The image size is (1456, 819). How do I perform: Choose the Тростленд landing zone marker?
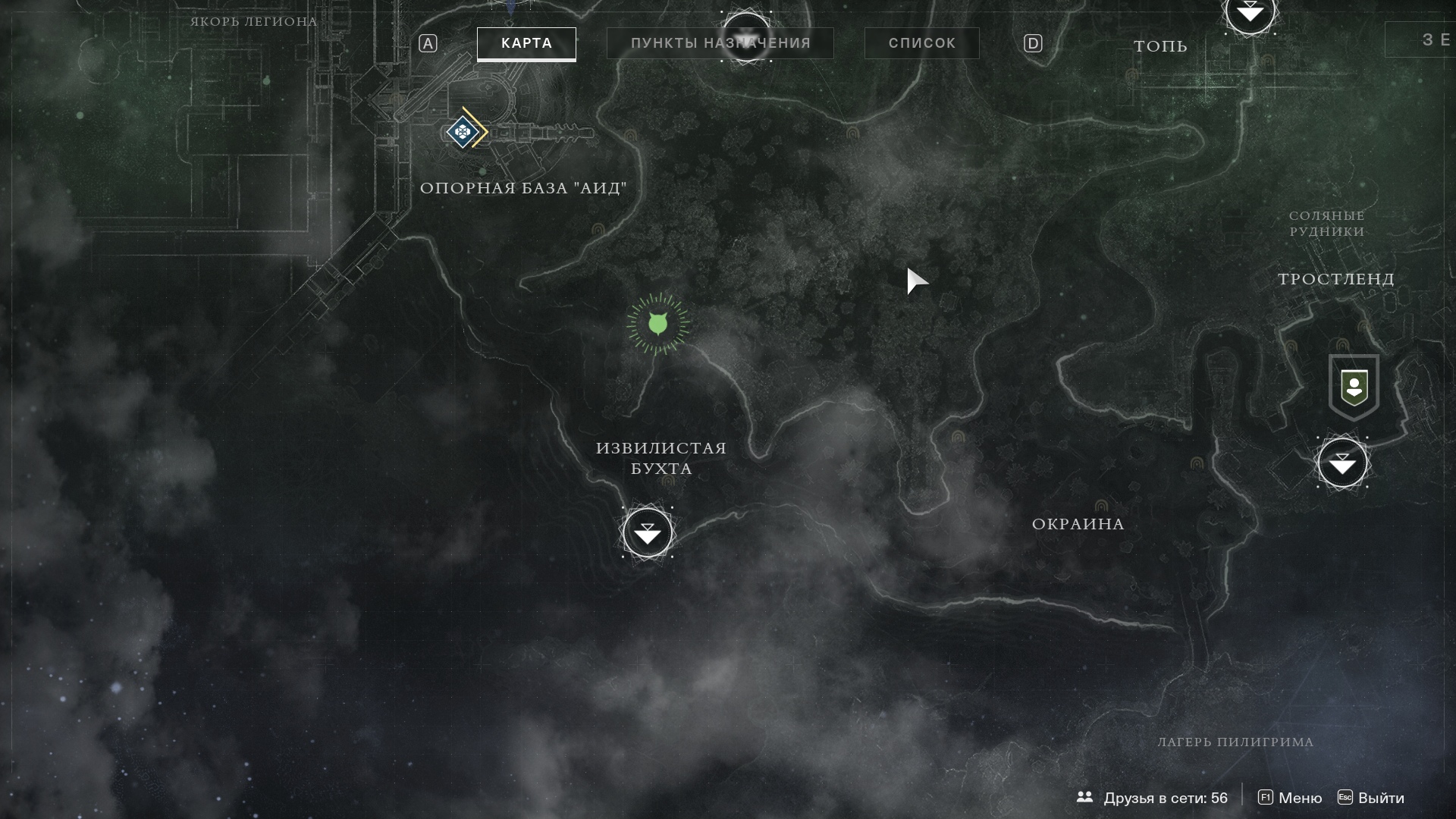point(1342,463)
